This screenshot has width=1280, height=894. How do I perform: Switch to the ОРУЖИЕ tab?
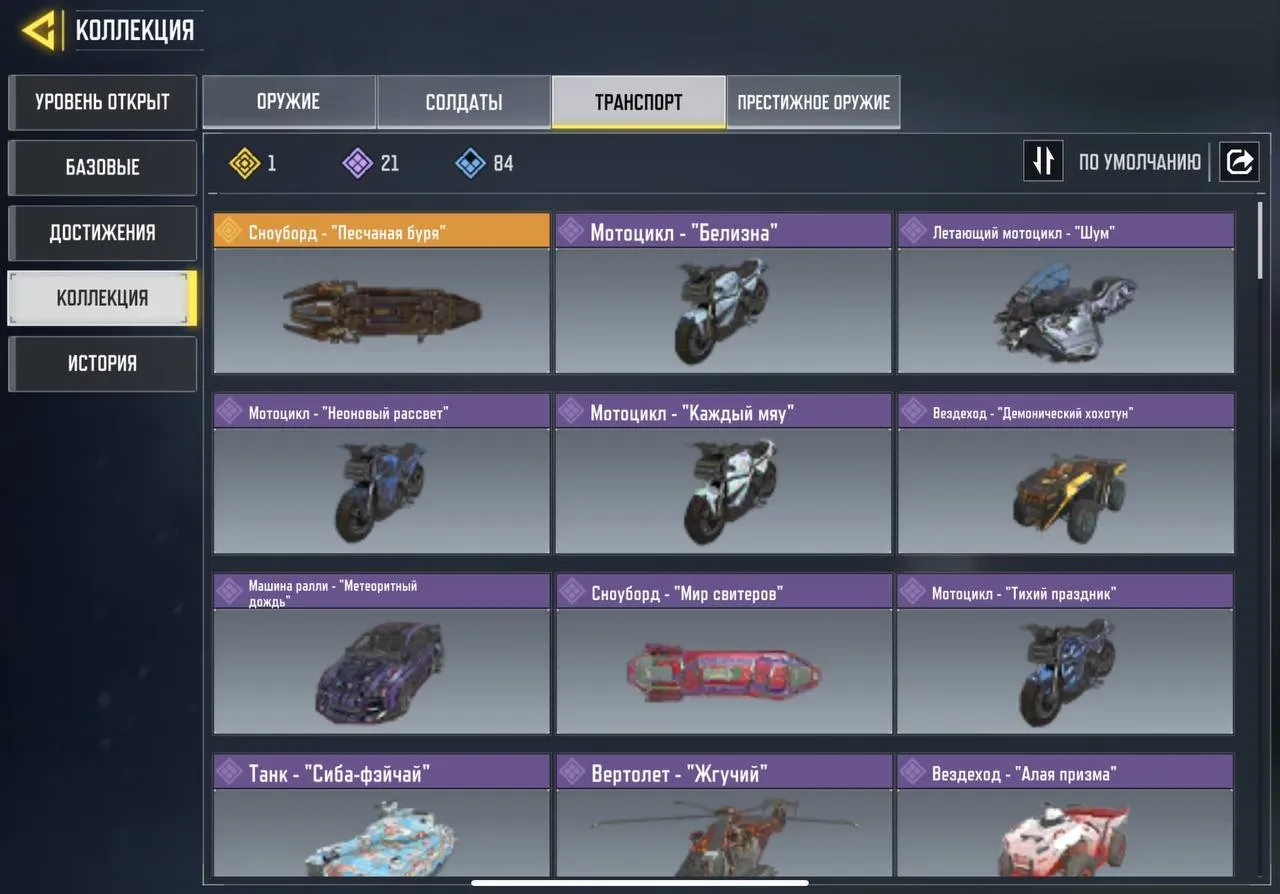coord(289,101)
